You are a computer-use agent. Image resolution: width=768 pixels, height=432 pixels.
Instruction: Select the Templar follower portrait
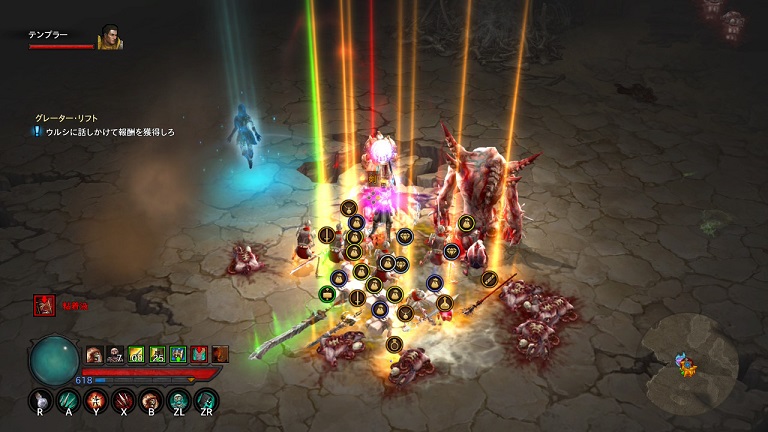point(110,38)
